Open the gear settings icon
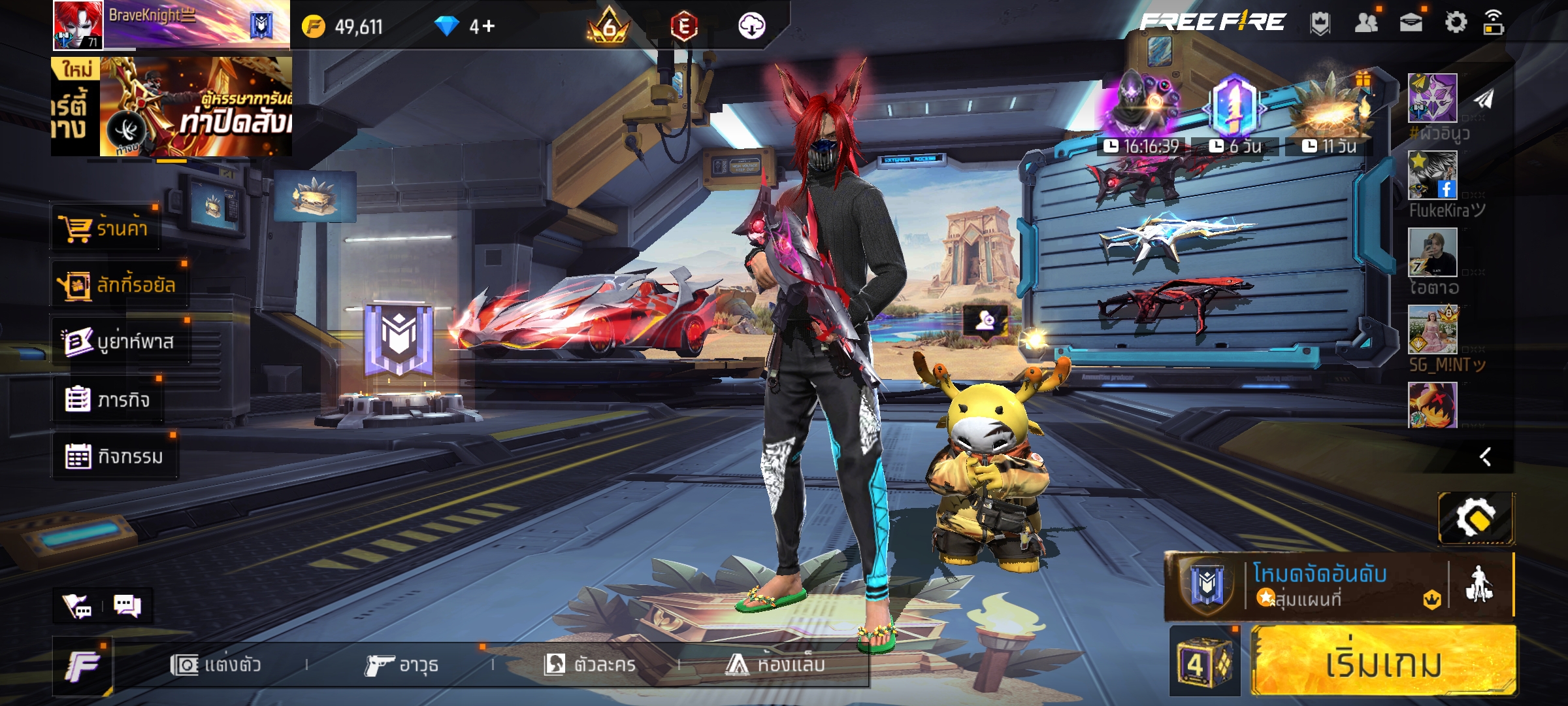Screen dimensions: 1568x706 [x=1456, y=24]
